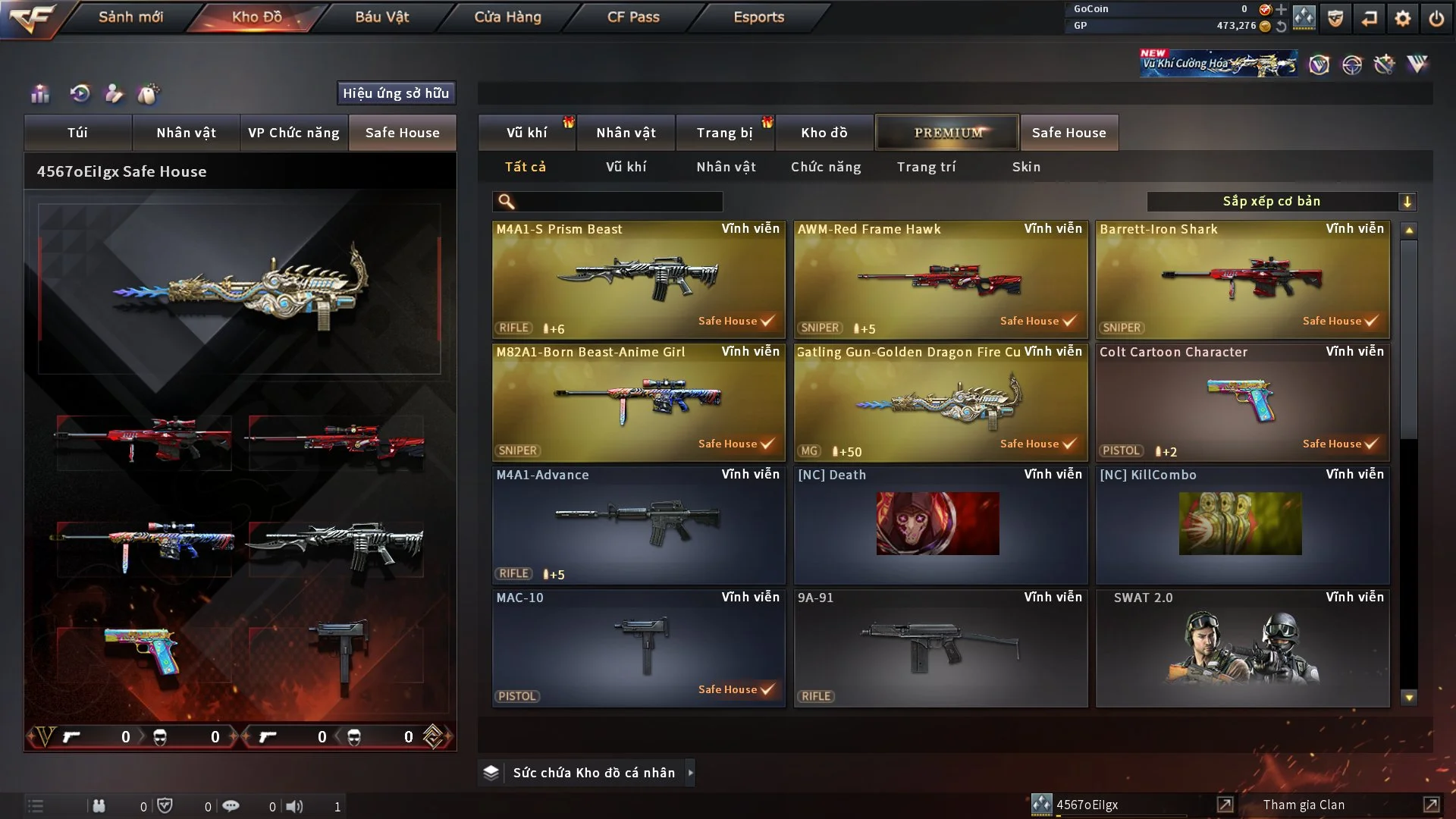Open Báu Vật treasure menu
This screenshot has height=819, width=1456.
coord(381,17)
